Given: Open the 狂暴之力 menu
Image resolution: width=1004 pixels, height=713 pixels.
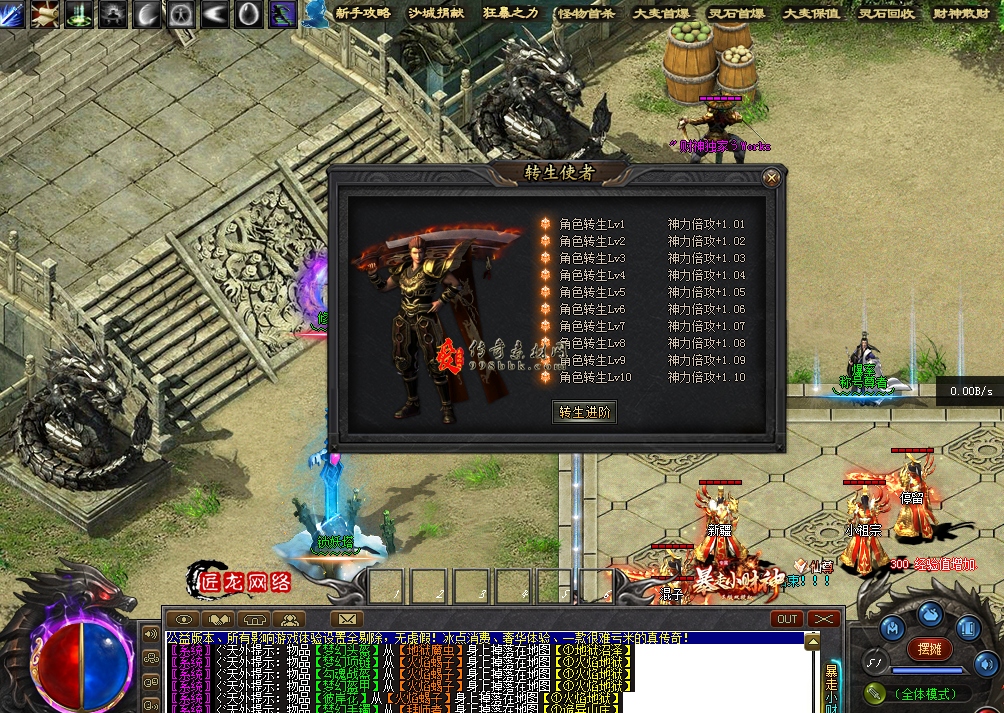Looking at the screenshot, I should click(x=511, y=13).
